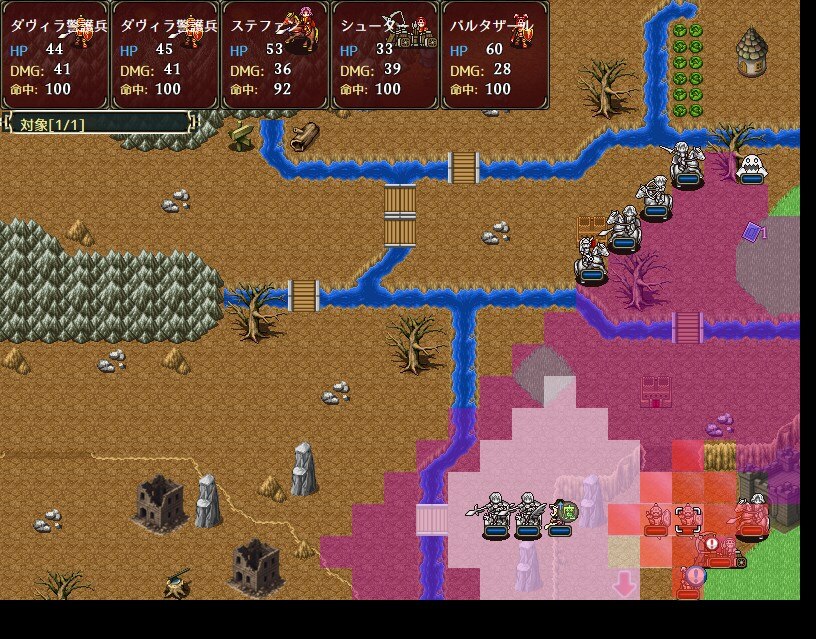The image size is (816, 639).
Task: Pick the シューター unit card
Action: pos(385,55)
